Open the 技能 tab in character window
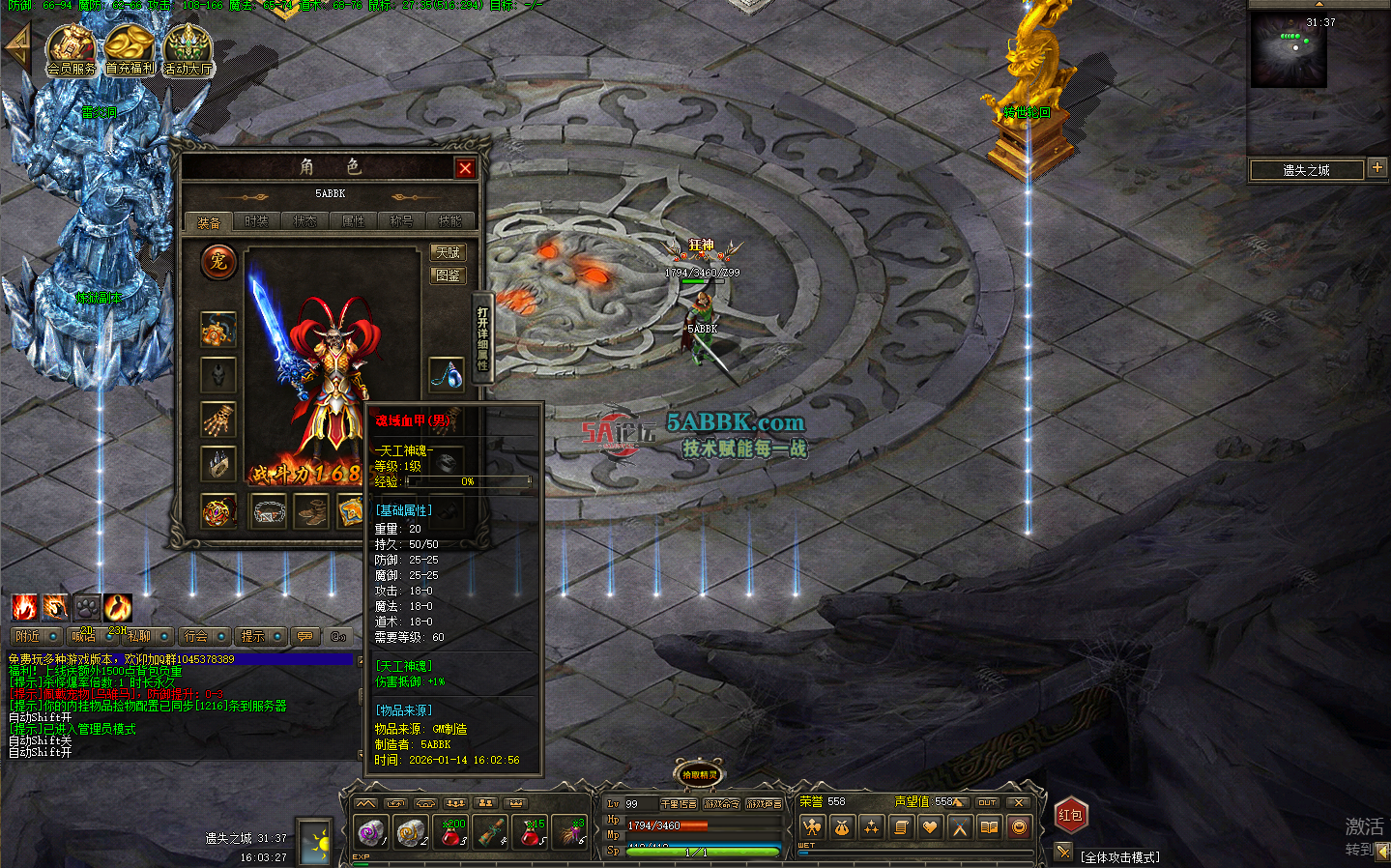This screenshot has width=1391, height=868. pyautogui.click(x=449, y=220)
